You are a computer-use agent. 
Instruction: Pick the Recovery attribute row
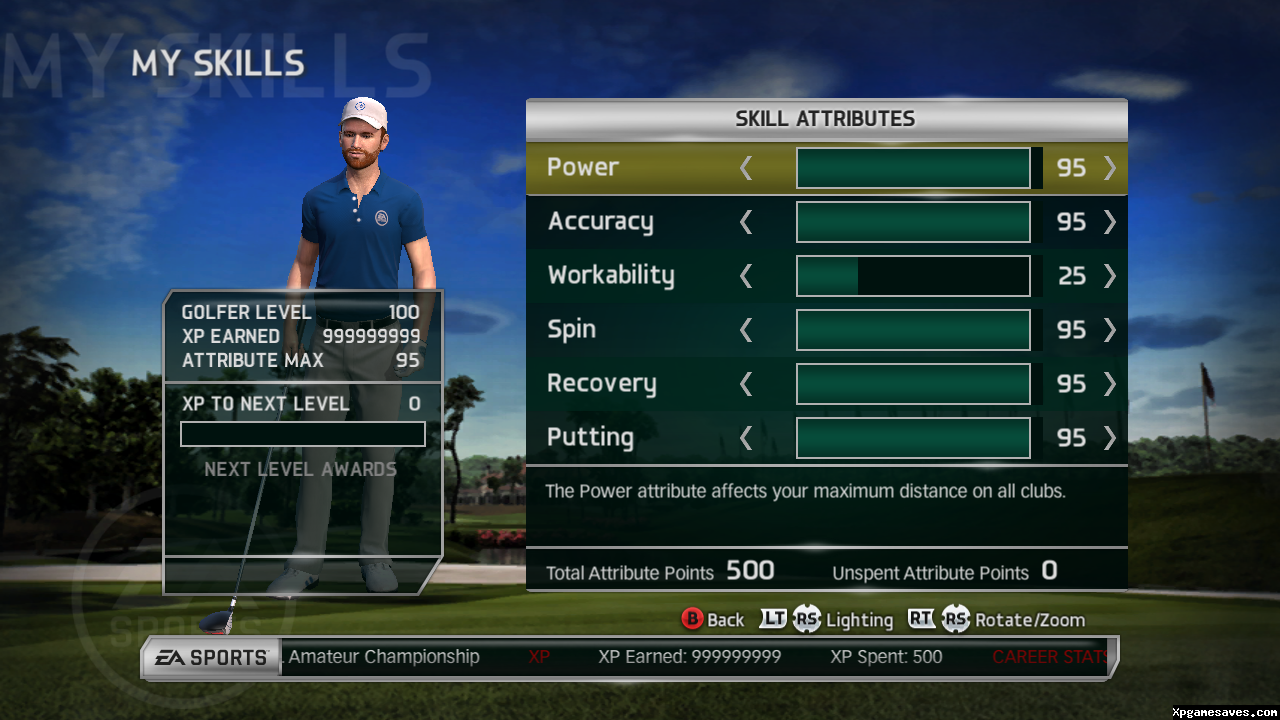[601, 383]
